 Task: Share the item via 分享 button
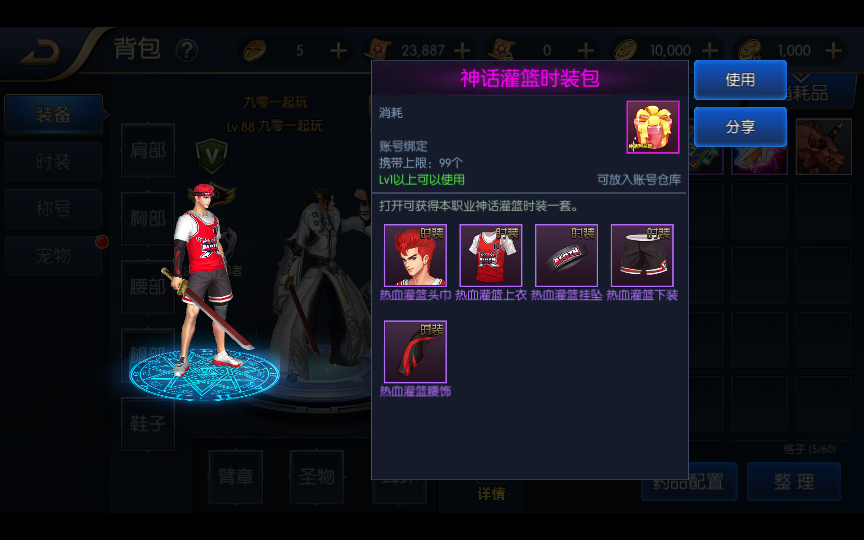coord(740,127)
